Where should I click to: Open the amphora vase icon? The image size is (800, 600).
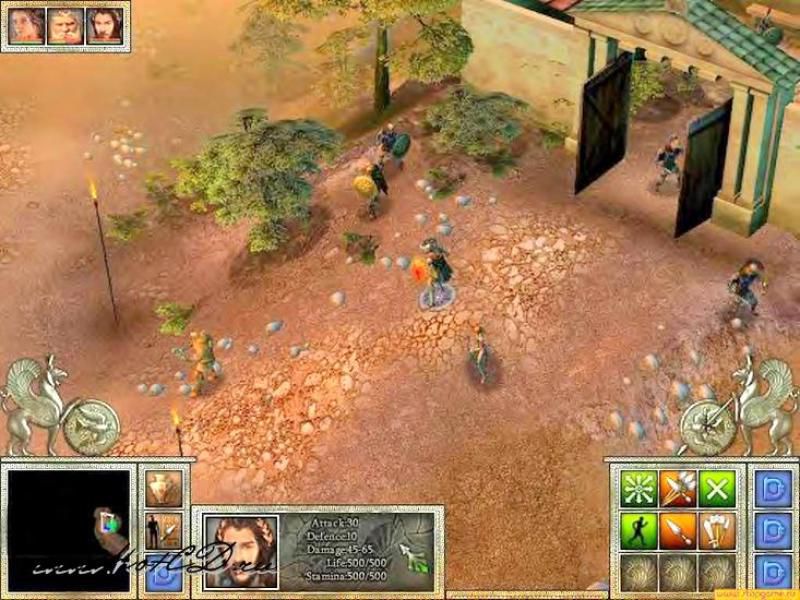[x=161, y=489]
